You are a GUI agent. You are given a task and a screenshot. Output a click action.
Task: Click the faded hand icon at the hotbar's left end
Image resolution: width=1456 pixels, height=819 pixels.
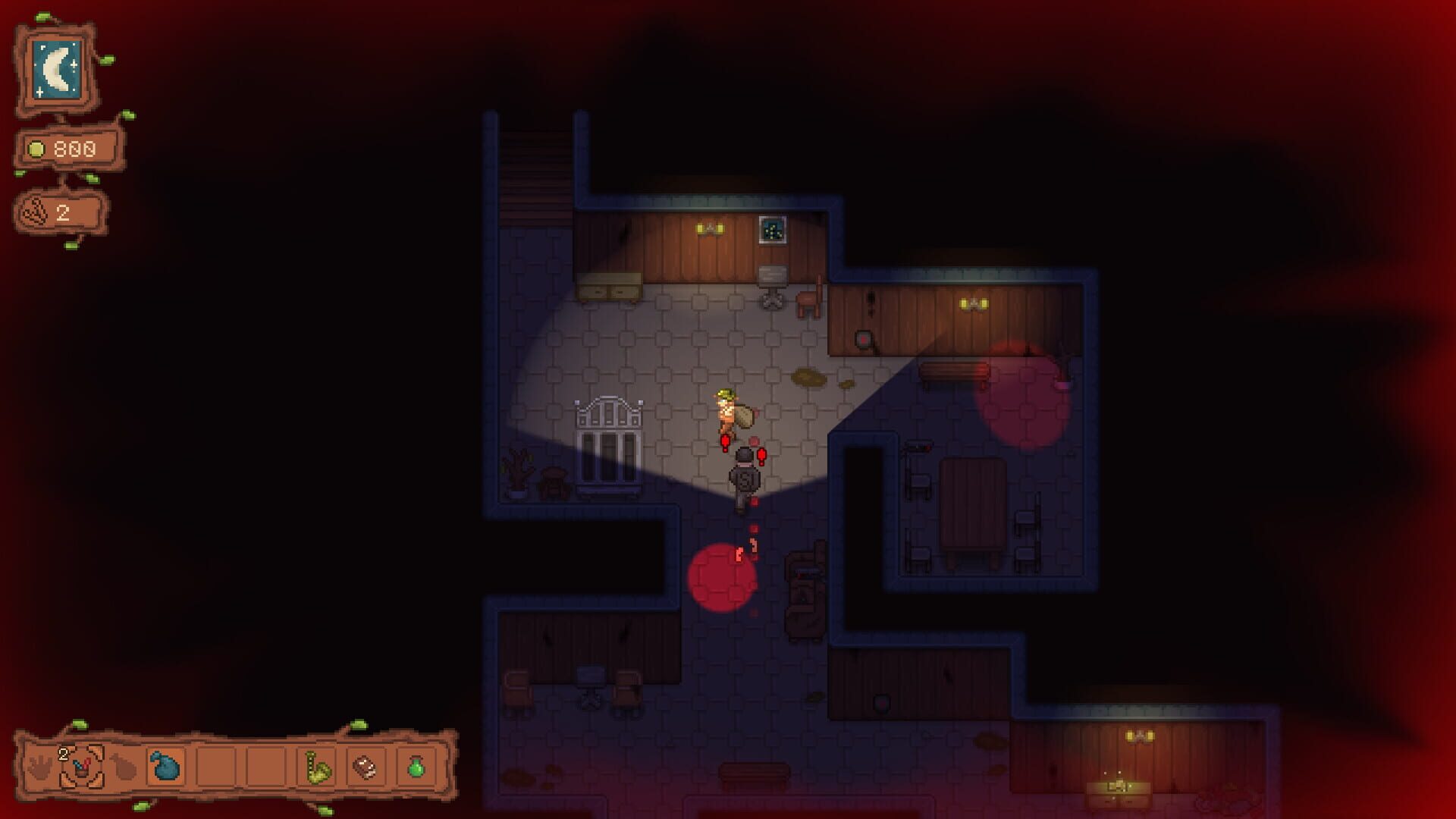pos(38,767)
